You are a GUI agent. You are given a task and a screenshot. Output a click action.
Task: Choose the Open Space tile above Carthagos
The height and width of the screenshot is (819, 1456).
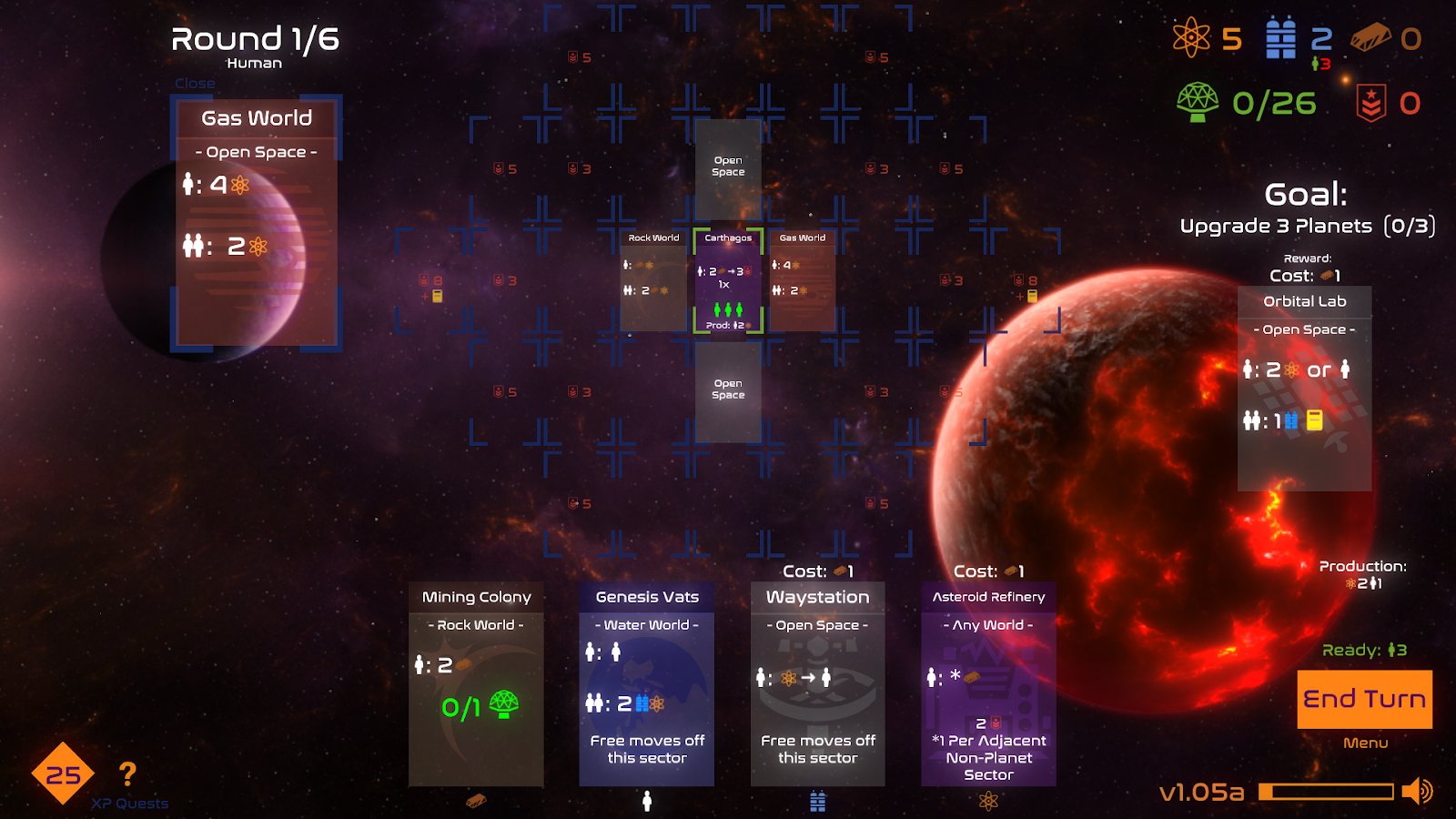tap(728, 168)
